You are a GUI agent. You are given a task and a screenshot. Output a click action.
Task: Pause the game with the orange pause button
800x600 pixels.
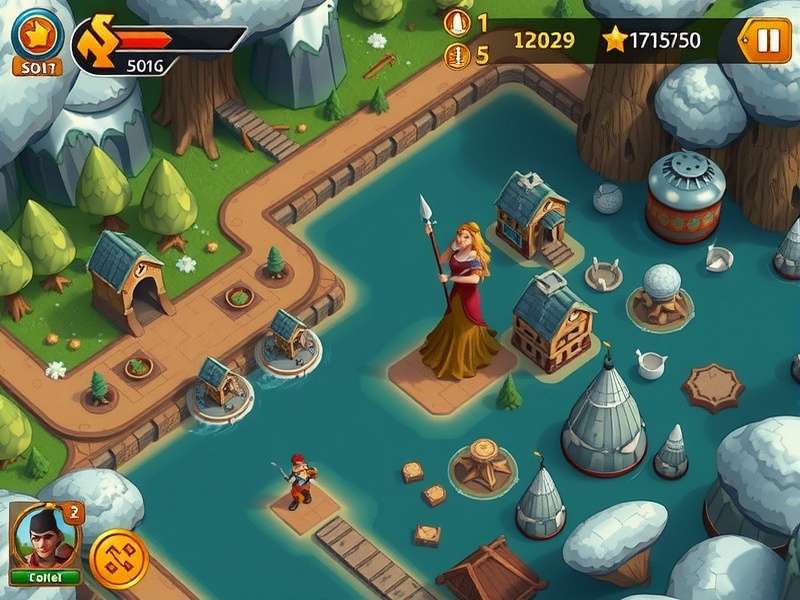[x=767, y=41]
